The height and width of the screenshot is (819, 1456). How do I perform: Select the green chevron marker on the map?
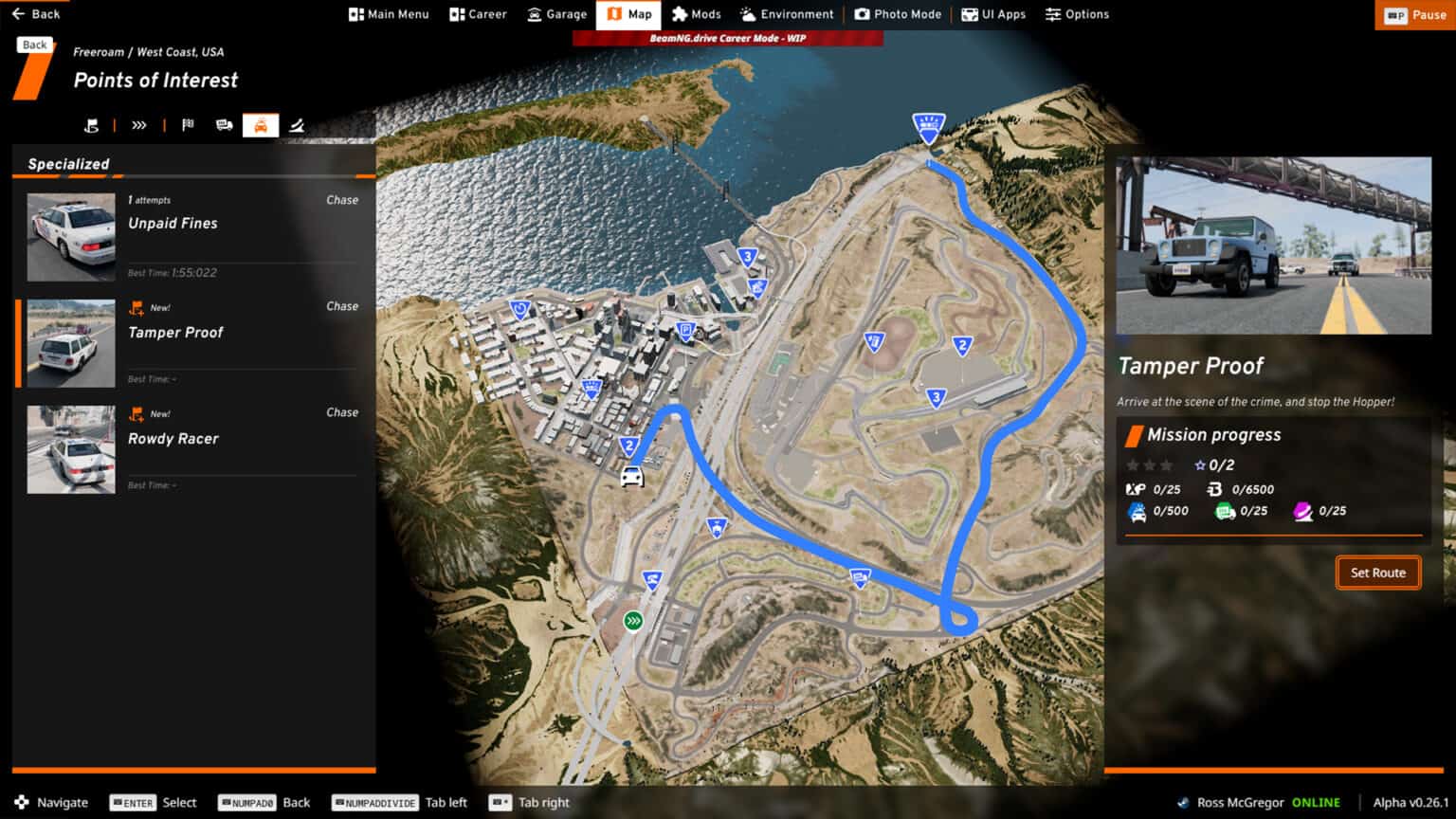coord(633,619)
